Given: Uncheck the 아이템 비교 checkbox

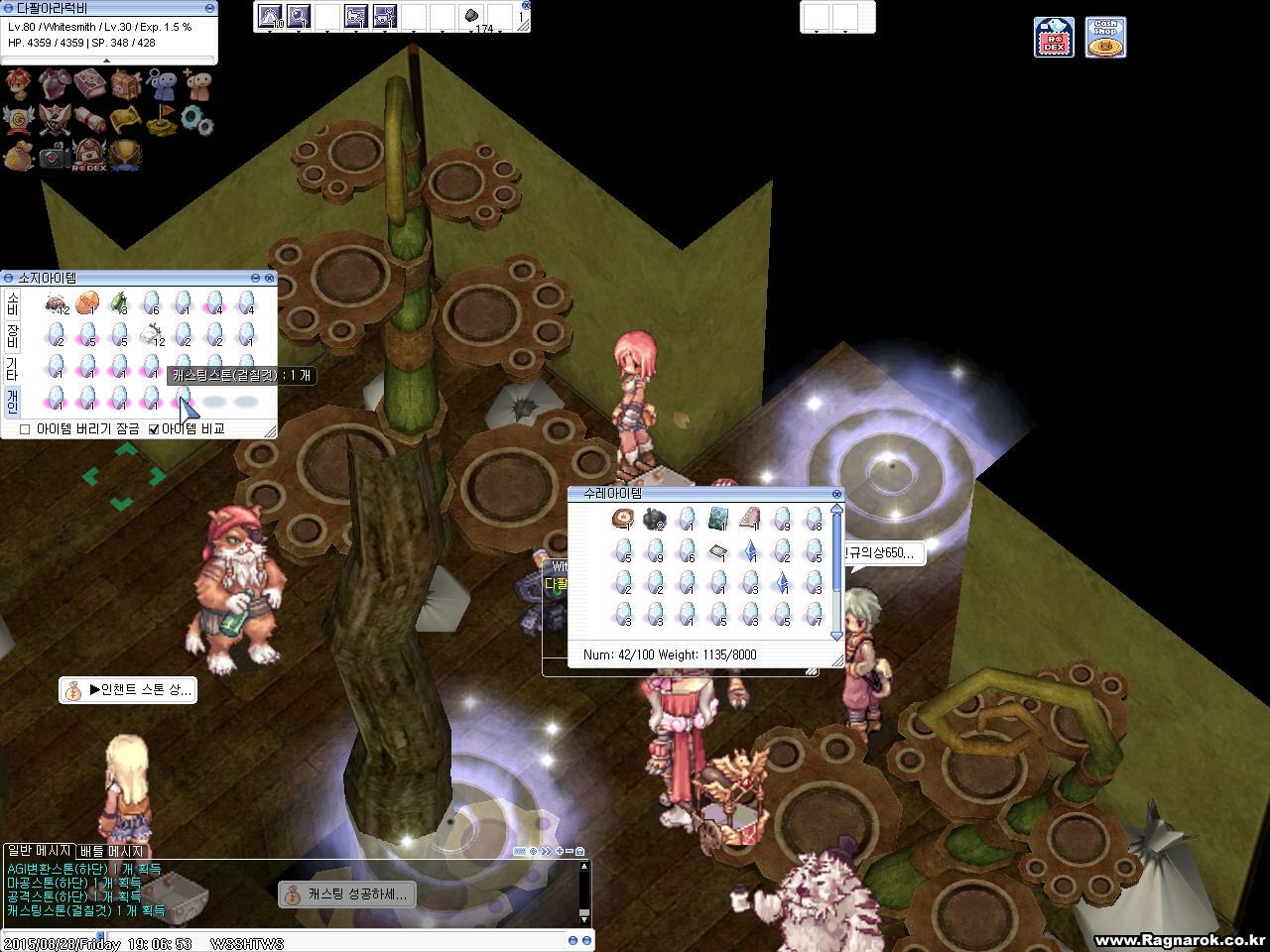Looking at the screenshot, I should point(154,429).
